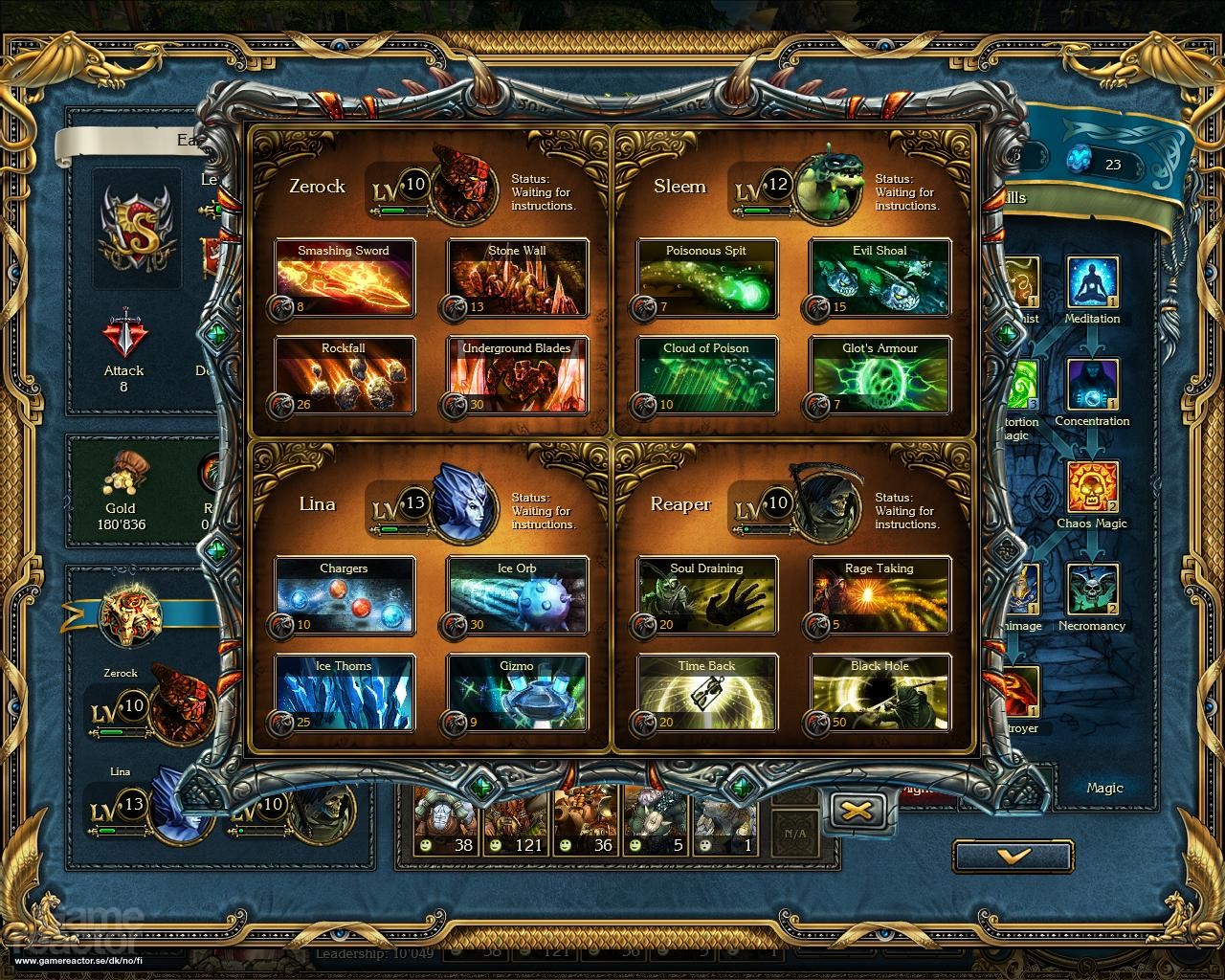
Task: Choose the Ice Thorns ability
Action: click(x=345, y=694)
